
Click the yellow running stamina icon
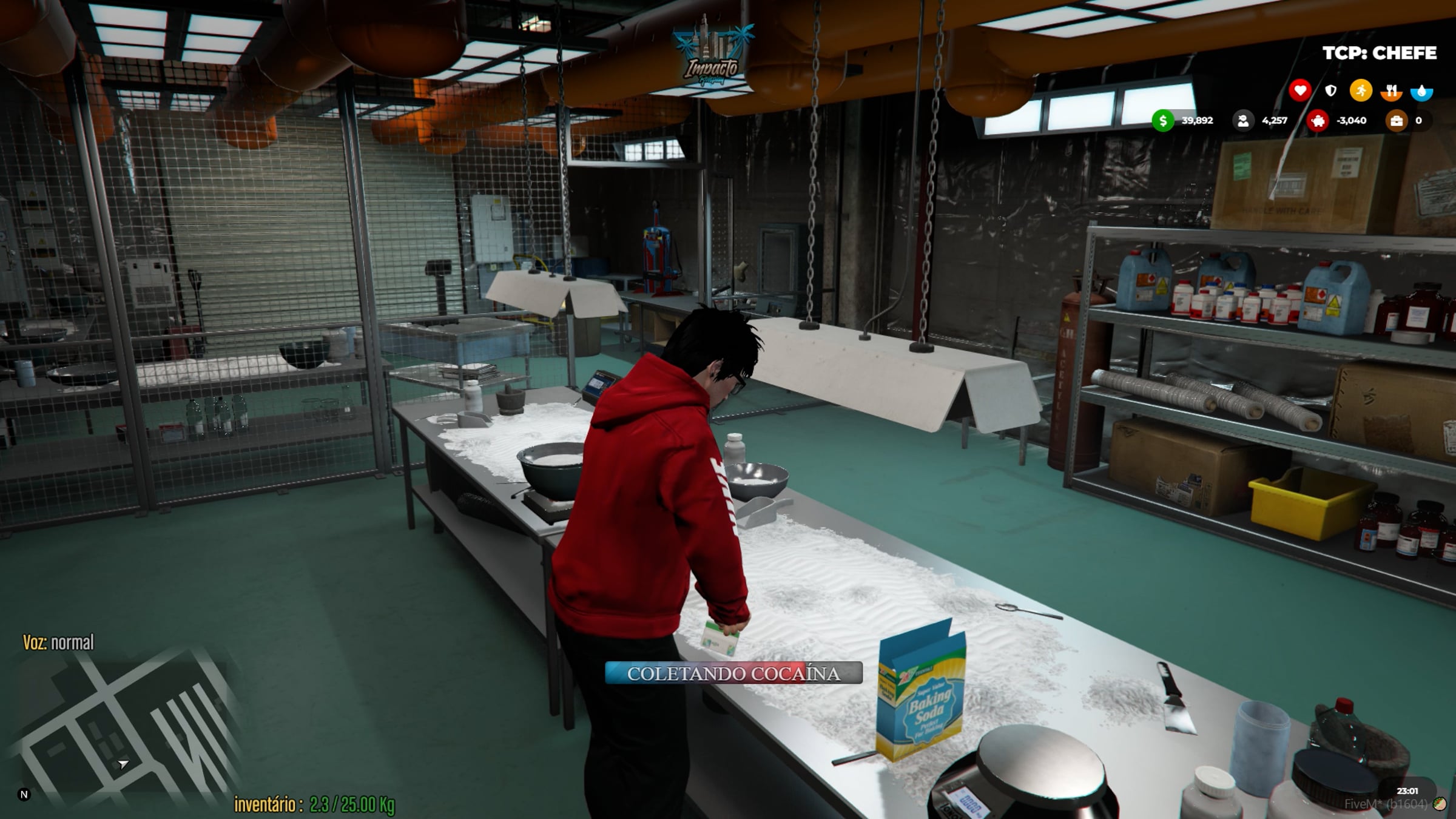tap(1361, 91)
